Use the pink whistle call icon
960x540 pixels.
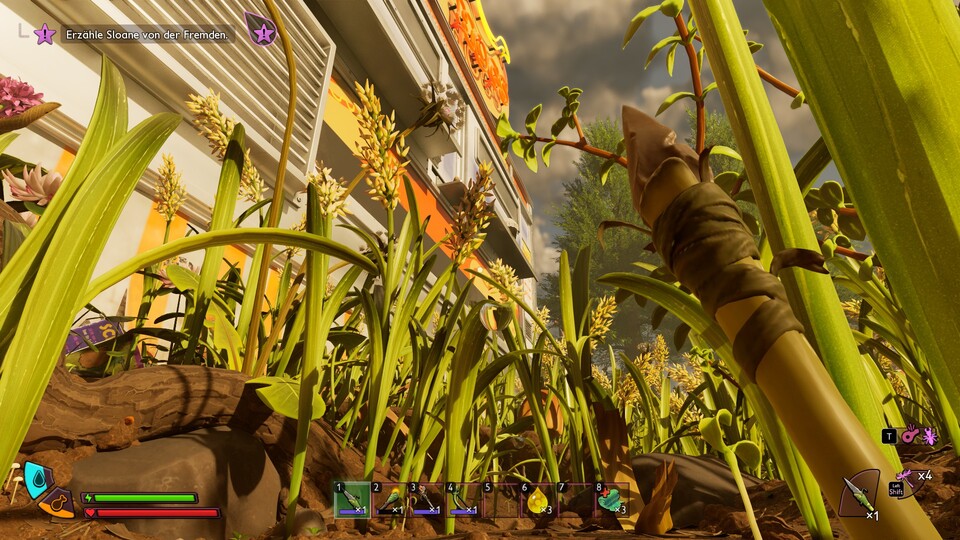pos(910,436)
